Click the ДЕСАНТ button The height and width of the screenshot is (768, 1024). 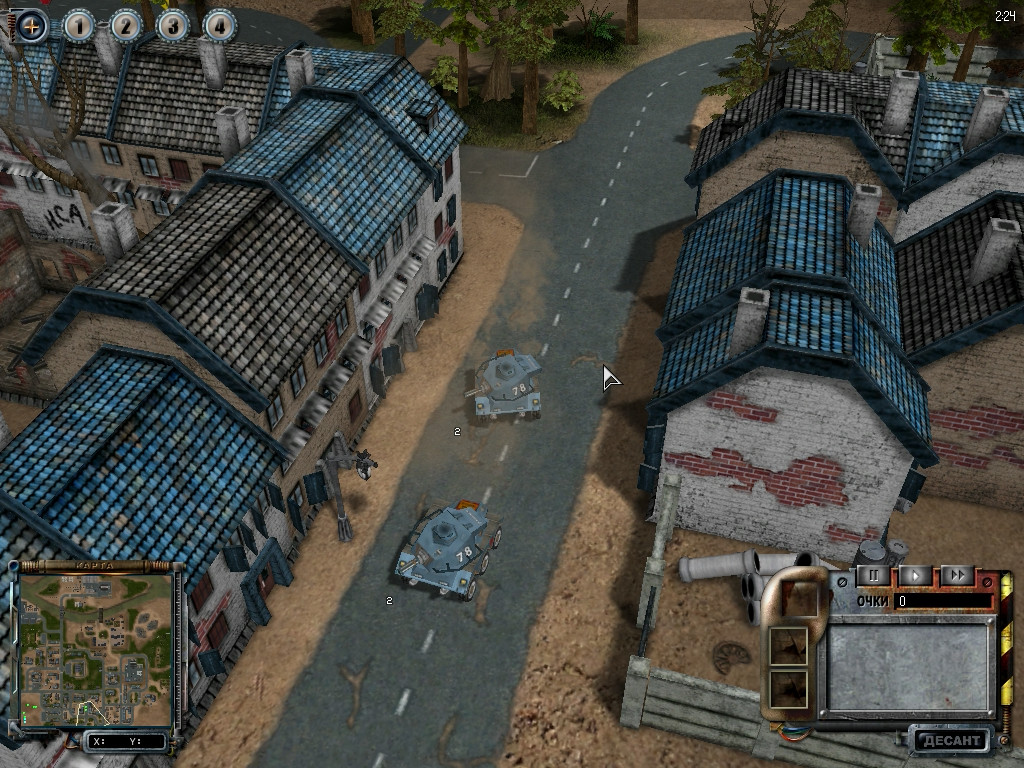tap(950, 741)
